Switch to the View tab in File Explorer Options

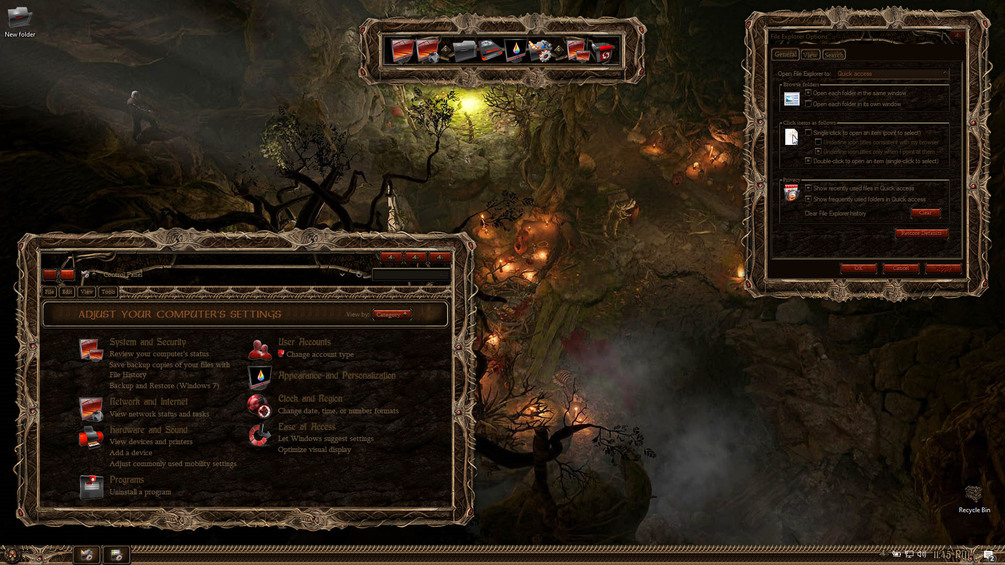pyautogui.click(x=810, y=55)
